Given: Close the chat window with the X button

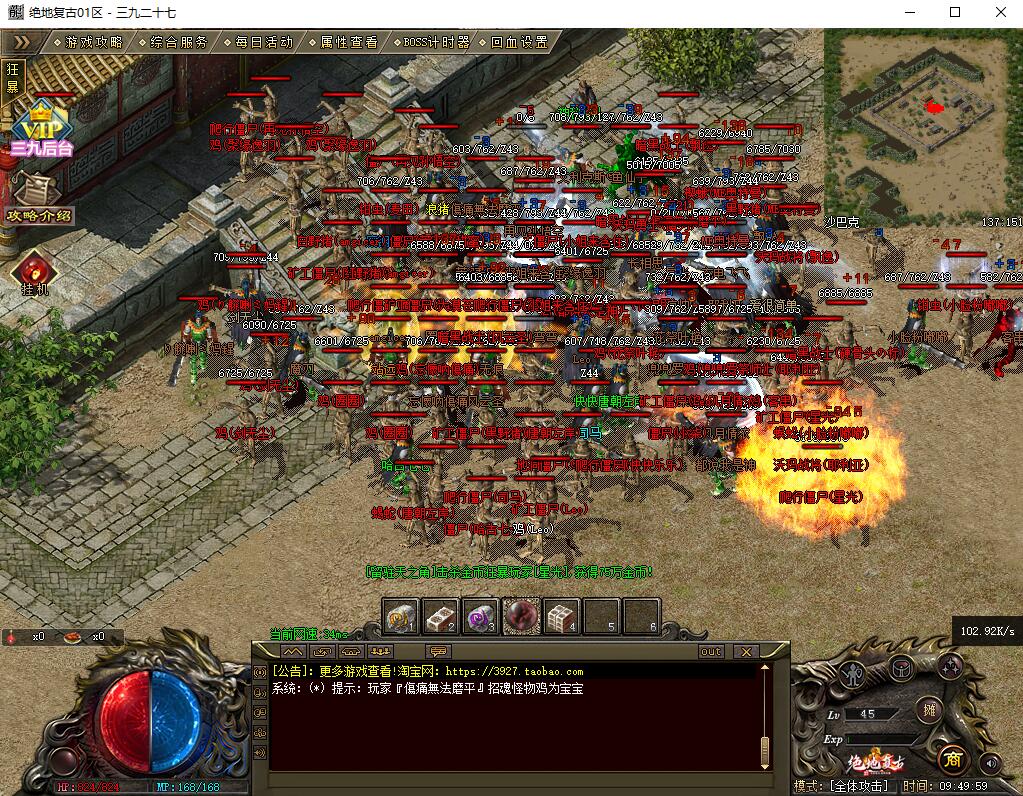Looking at the screenshot, I should click(x=745, y=652).
